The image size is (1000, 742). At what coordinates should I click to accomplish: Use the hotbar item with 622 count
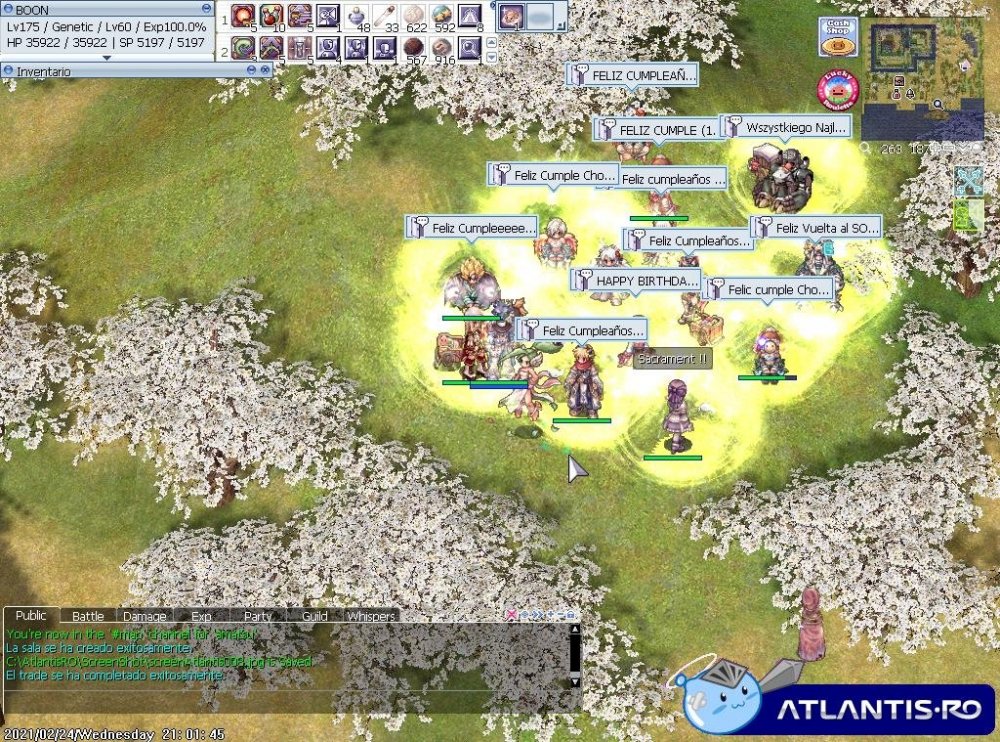click(x=413, y=16)
